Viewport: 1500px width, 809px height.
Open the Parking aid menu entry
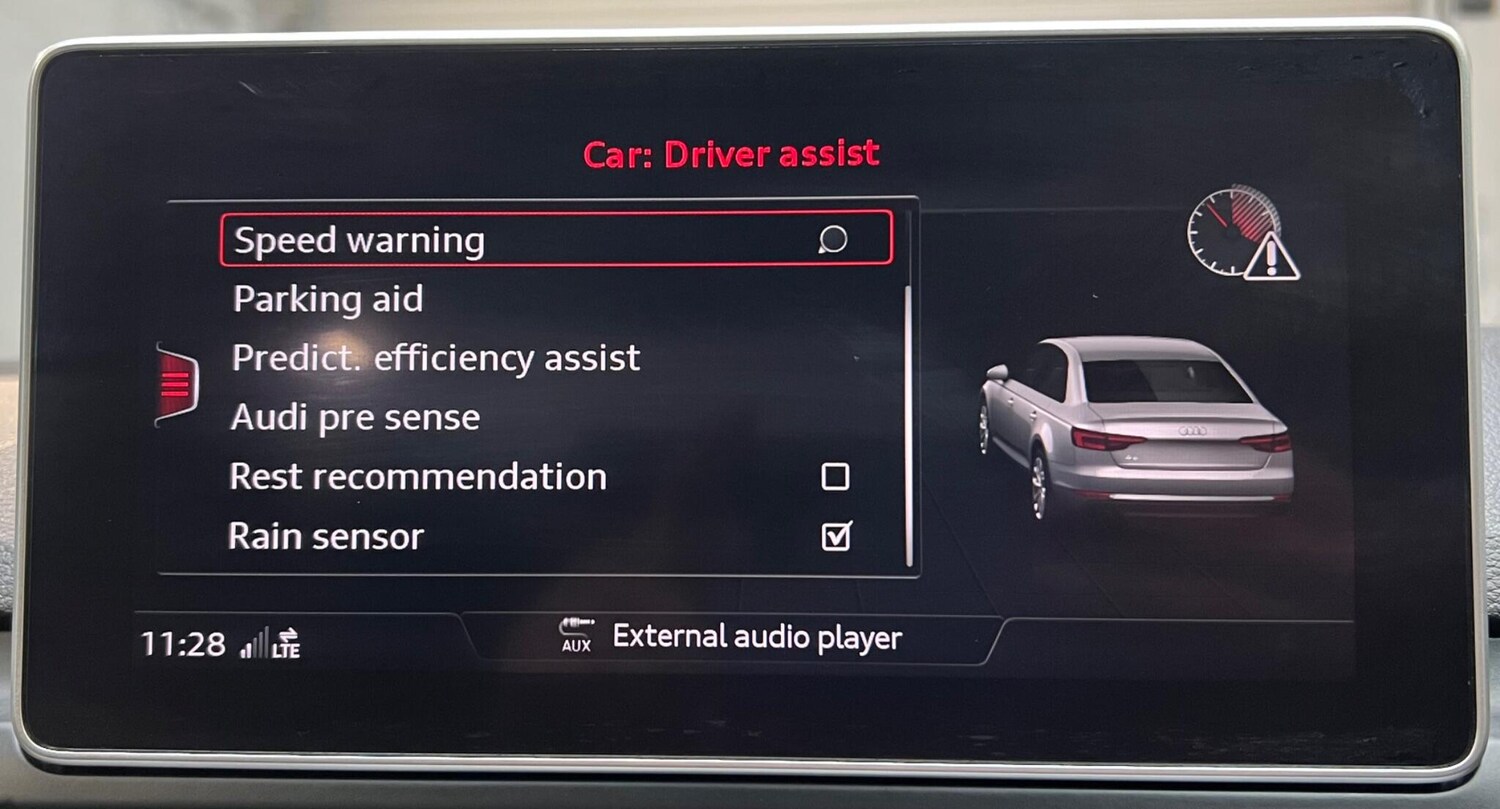328,299
